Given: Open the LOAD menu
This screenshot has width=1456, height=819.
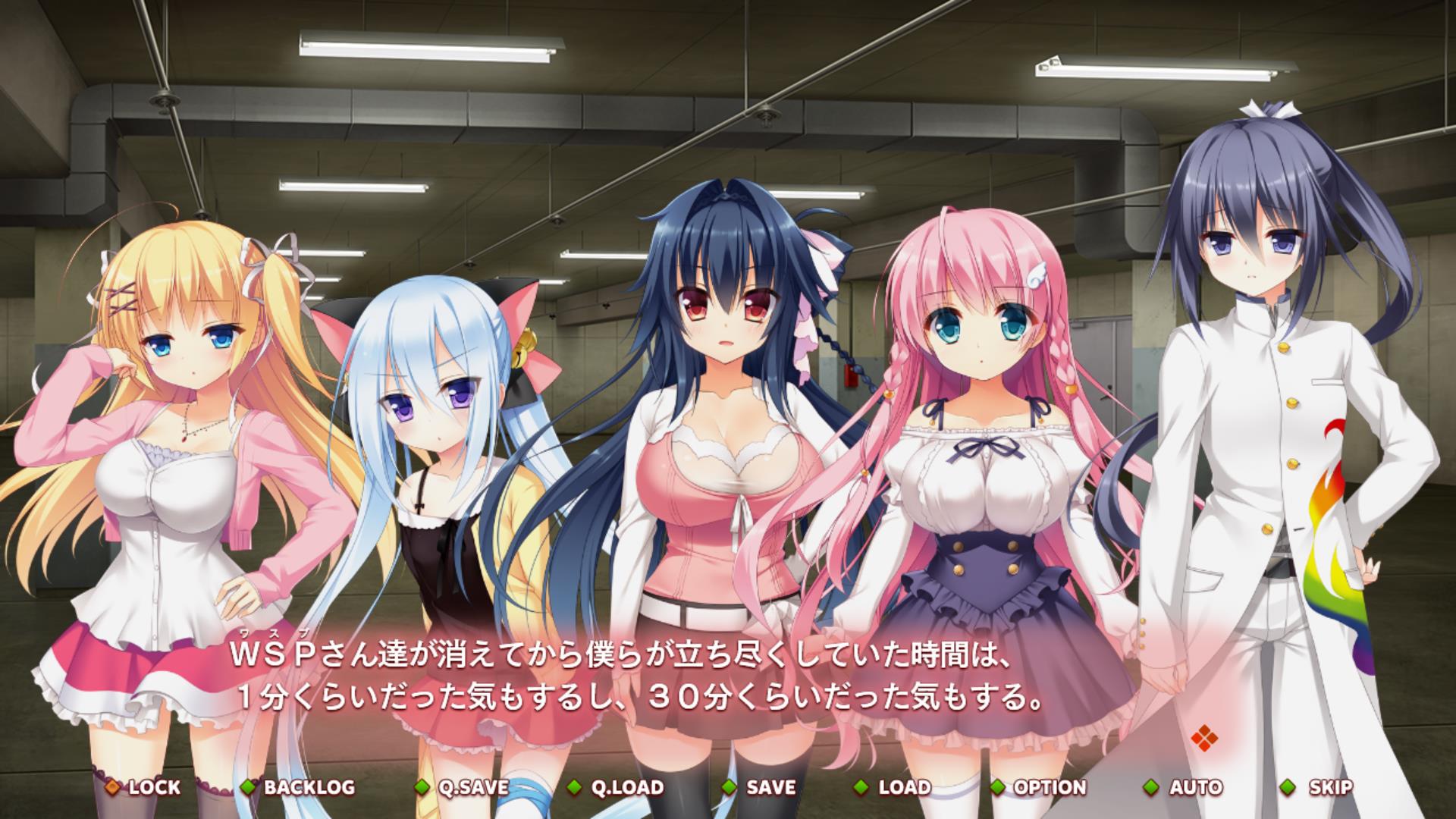Looking at the screenshot, I should [894, 787].
